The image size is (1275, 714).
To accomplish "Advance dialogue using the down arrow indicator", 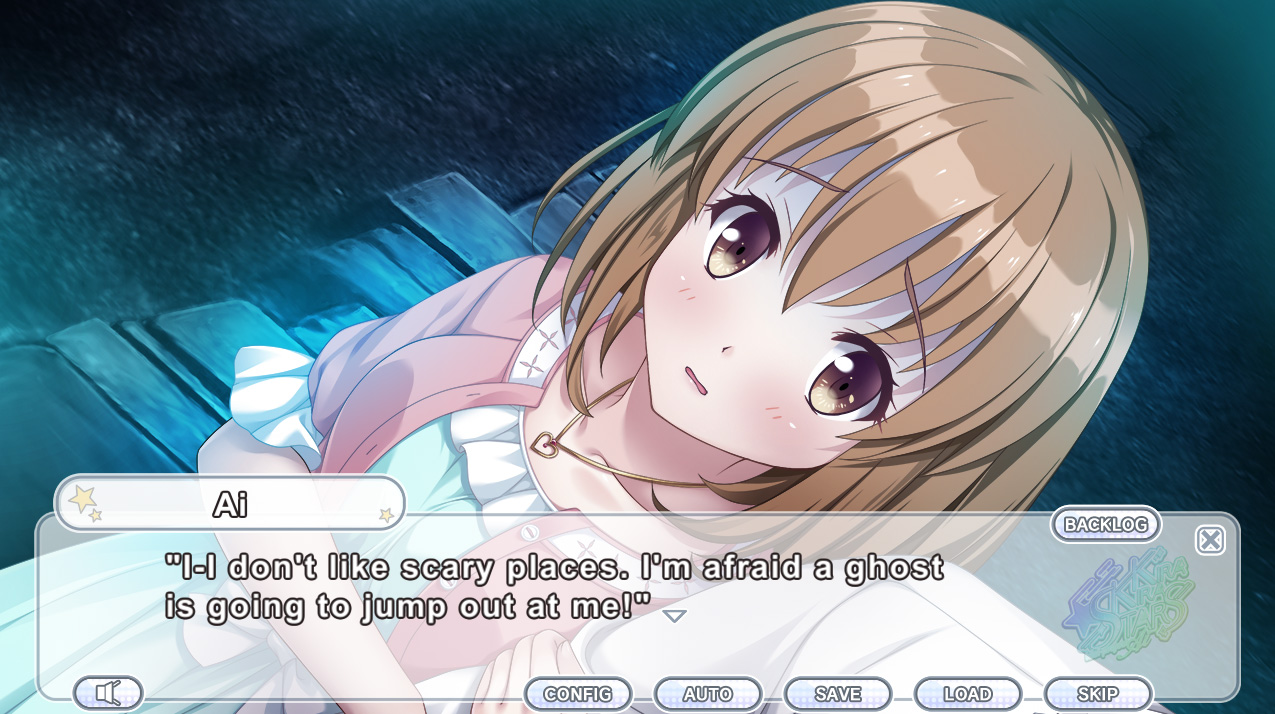I will (675, 616).
